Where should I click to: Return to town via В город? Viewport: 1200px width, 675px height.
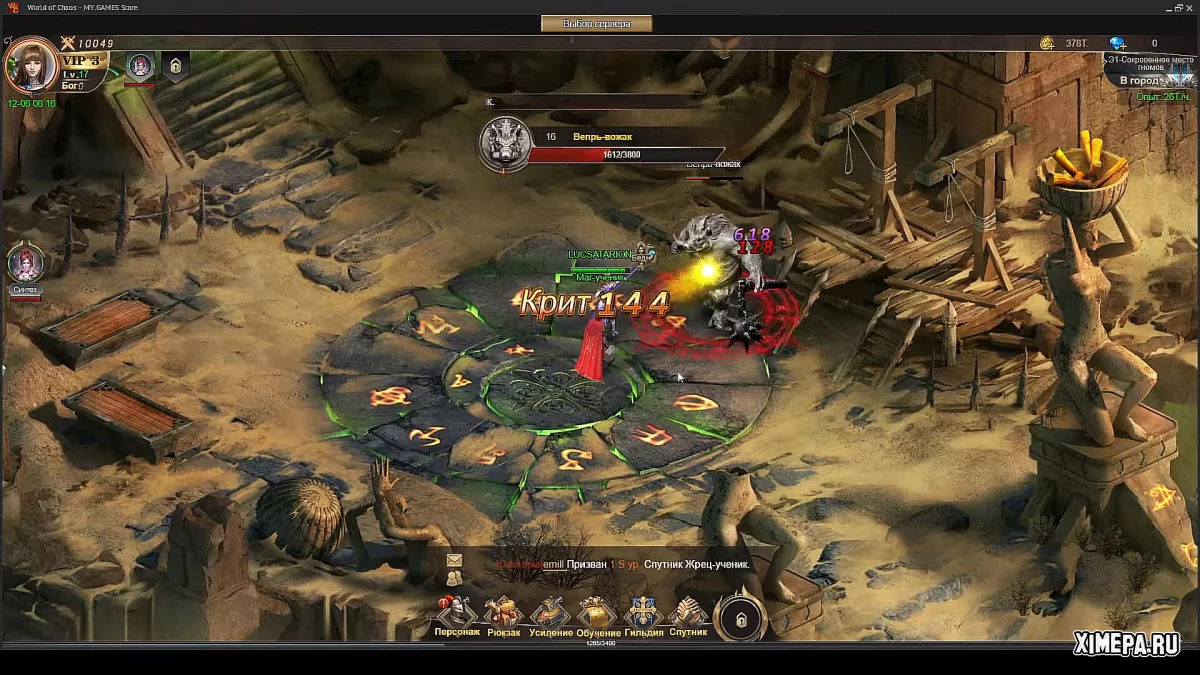[x=1139, y=80]
